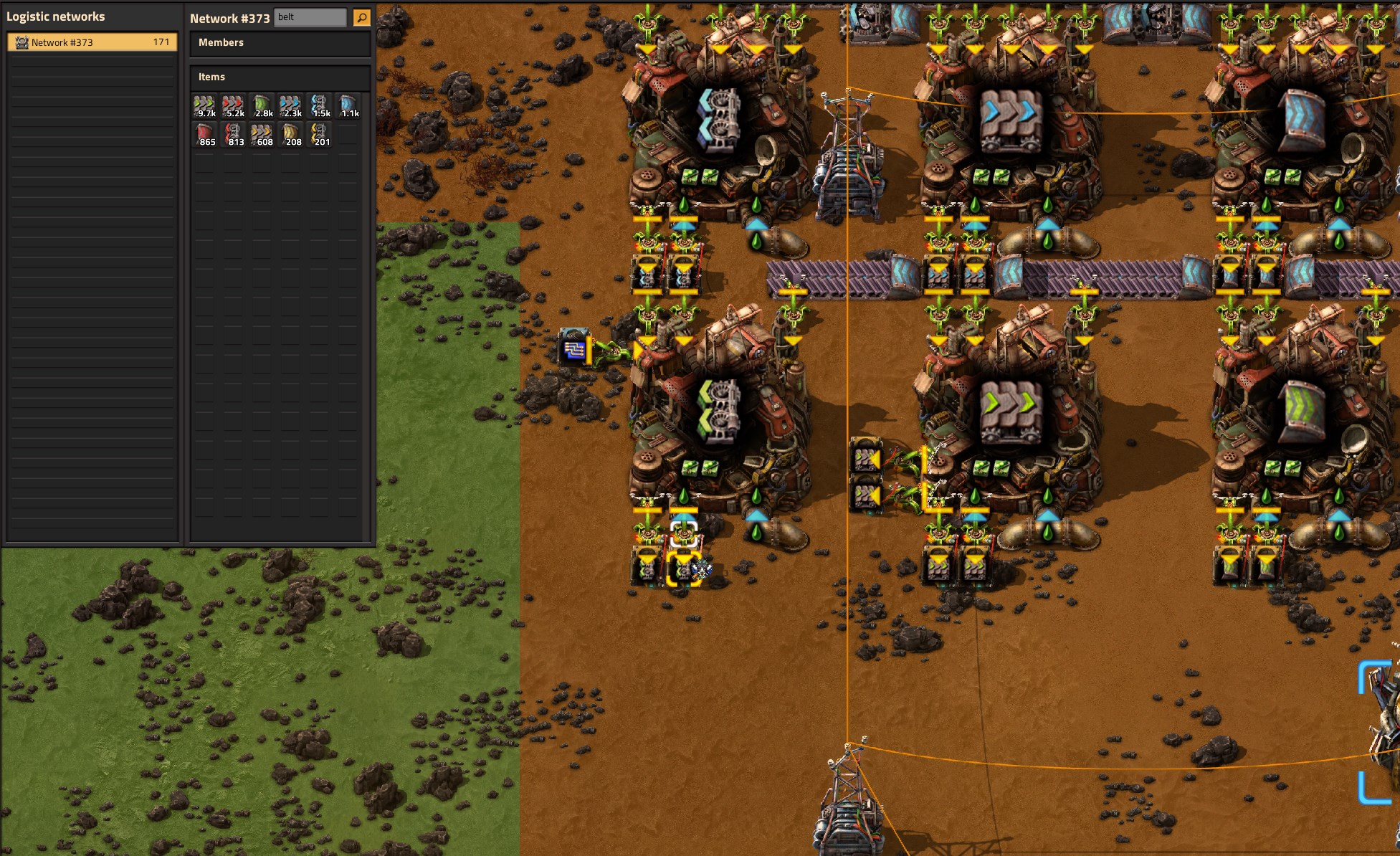
Task: Select the red fast underground belt item
Action: [205, 135]
